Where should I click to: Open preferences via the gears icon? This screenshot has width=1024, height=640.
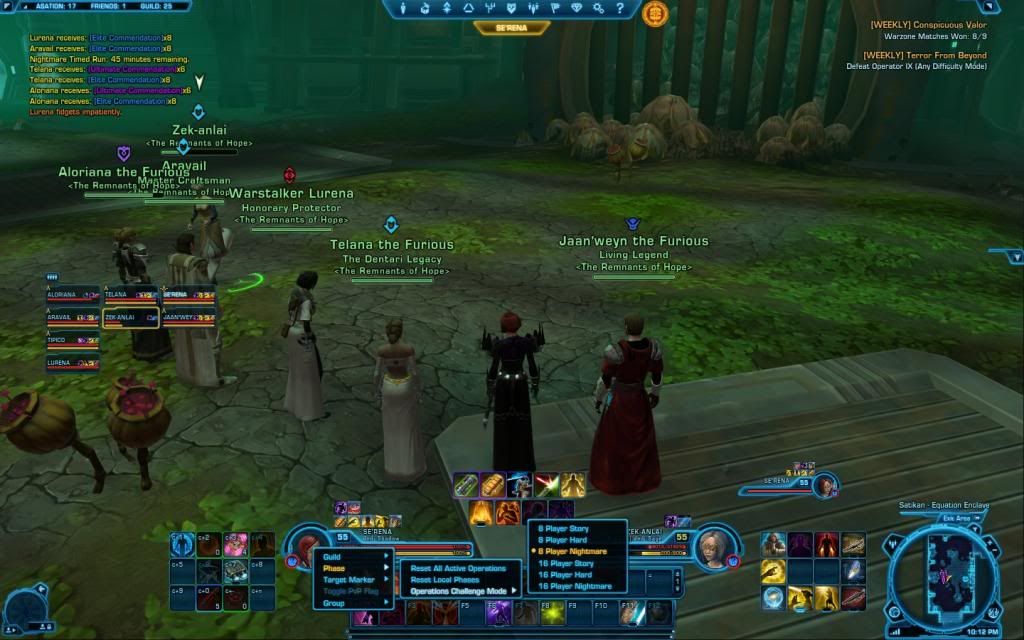pos(599,8)
